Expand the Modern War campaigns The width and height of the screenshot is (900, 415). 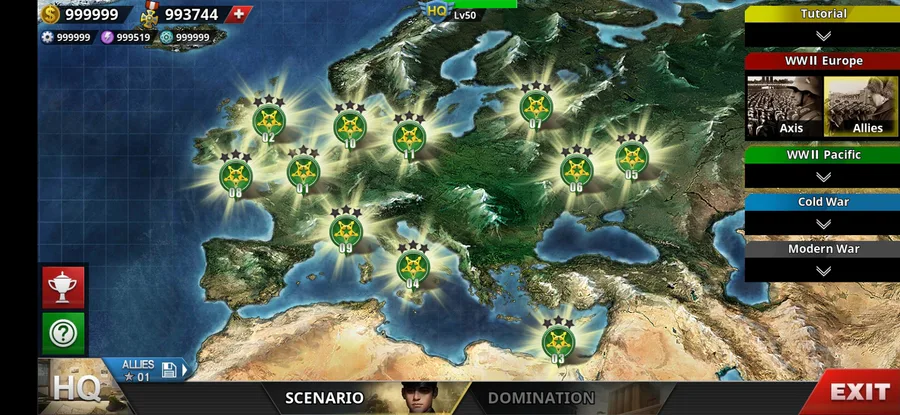823,270
